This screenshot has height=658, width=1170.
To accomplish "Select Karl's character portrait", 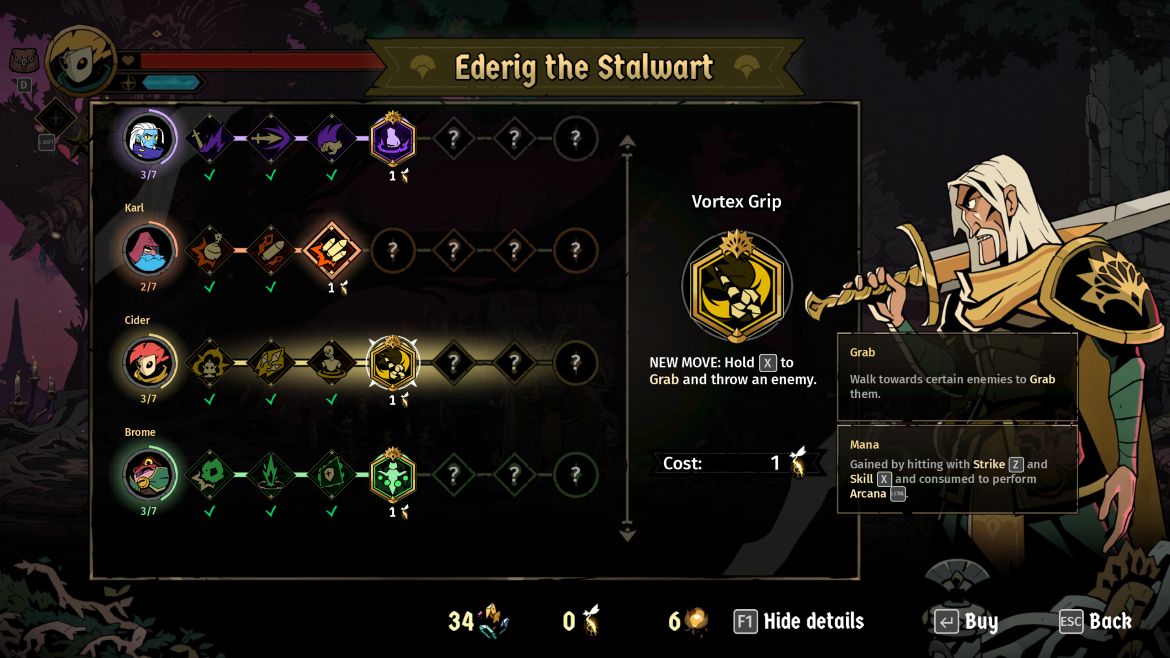I will point(149,250).
